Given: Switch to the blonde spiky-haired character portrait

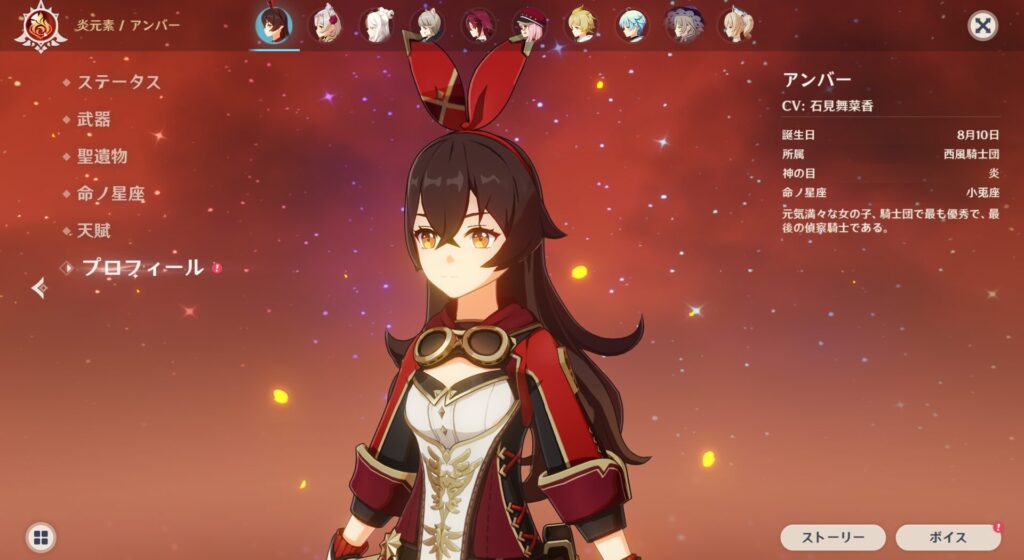Looking at the screenshot, I should pos(581,25).
